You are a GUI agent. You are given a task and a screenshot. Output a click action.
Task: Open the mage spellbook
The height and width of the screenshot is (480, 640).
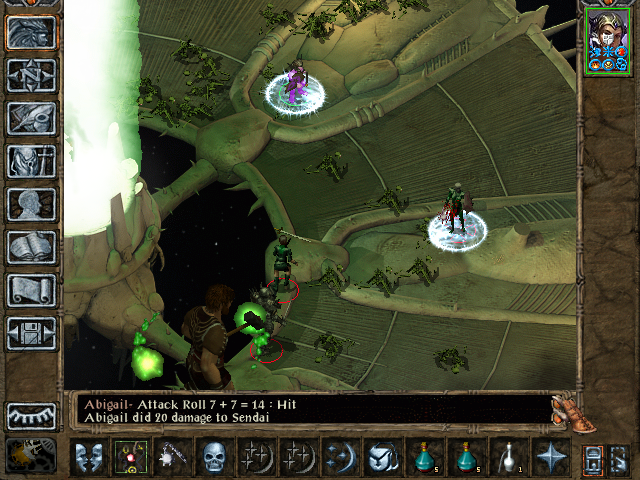point(31,248)
